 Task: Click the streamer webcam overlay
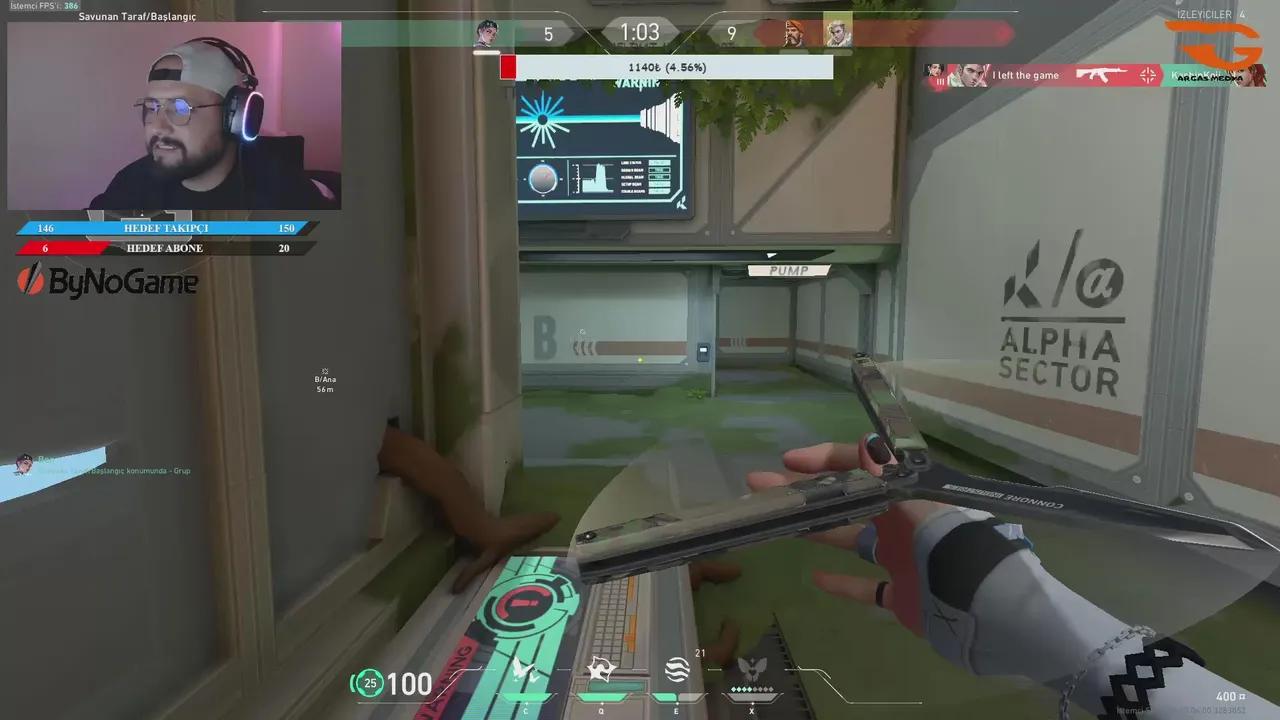175,115
